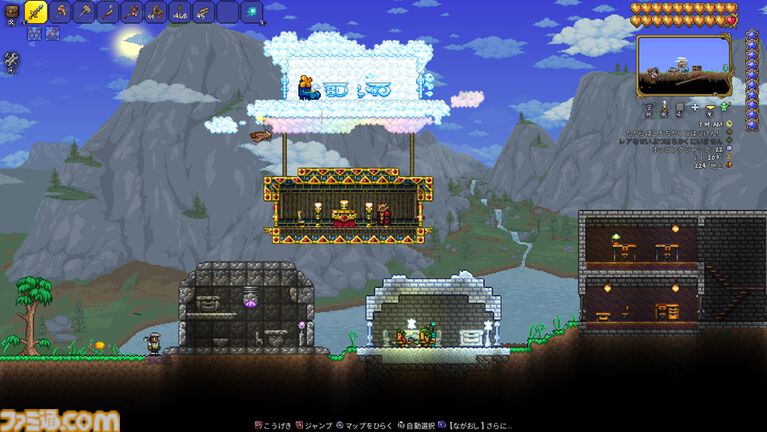The width and height of the screenshot is (767, 432).
Task: Open the crossed wrench and hammer icon
Action: tap(12, 61)
